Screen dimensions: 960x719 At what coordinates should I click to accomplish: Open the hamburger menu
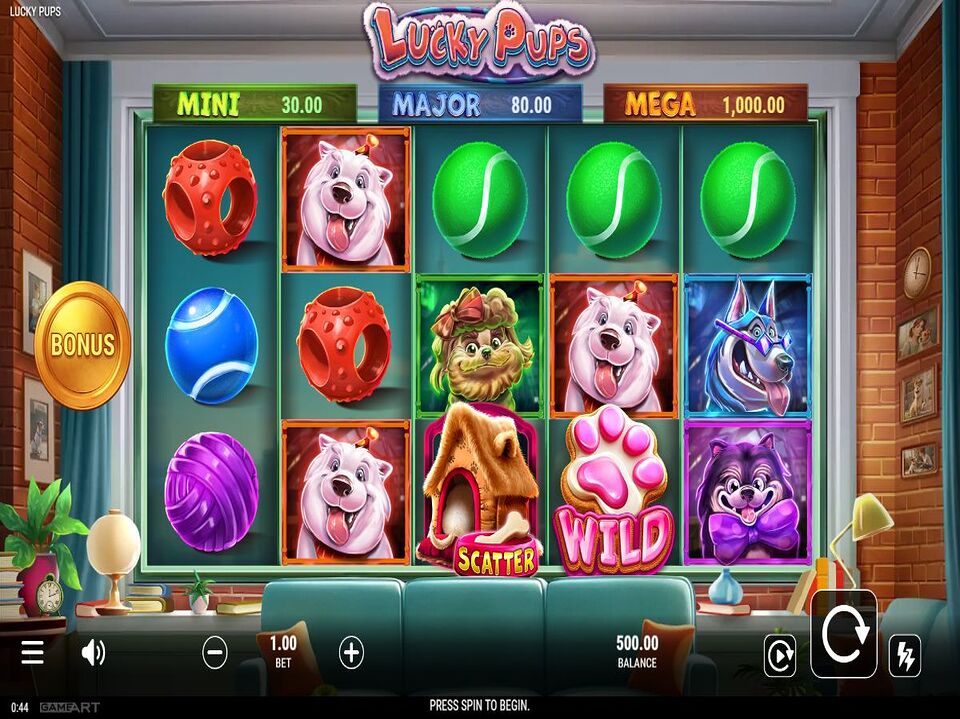point(33,653)
